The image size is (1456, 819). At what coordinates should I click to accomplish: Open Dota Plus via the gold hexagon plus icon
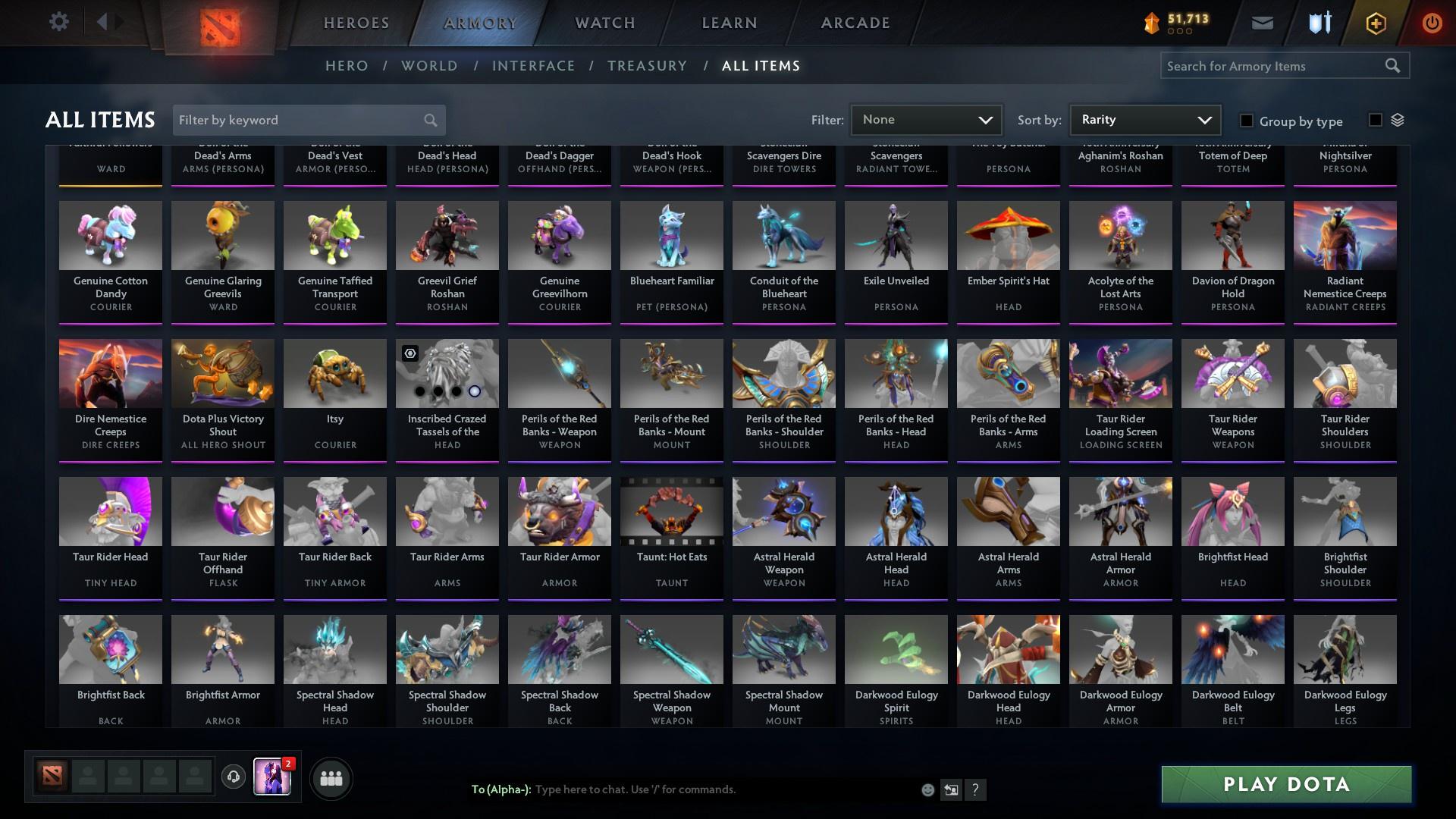coord(1375,22)
